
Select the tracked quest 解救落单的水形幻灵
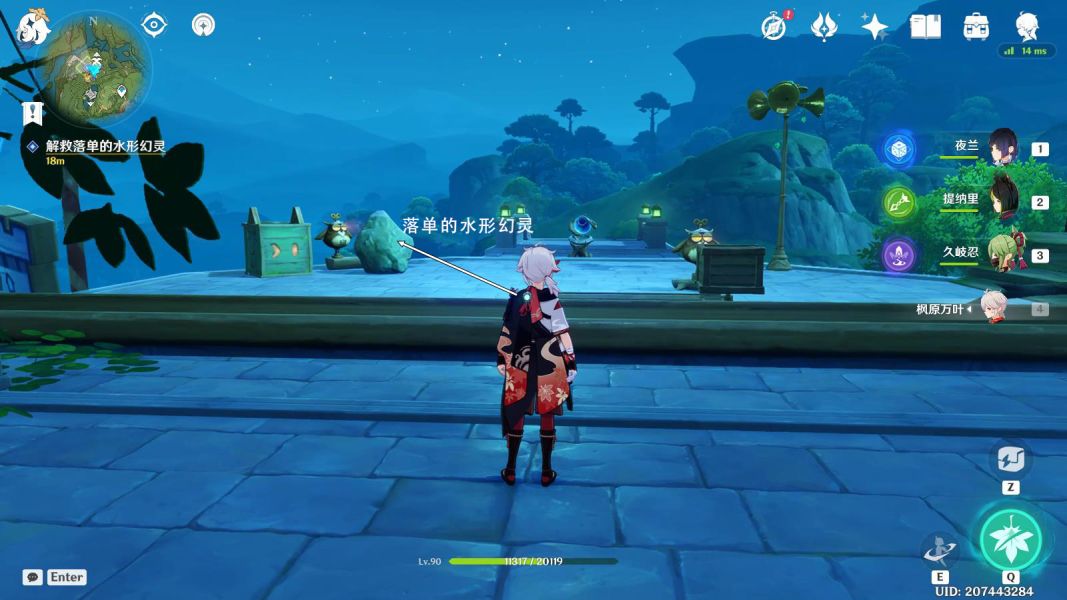pyautogui.click(x=105, y=146)
